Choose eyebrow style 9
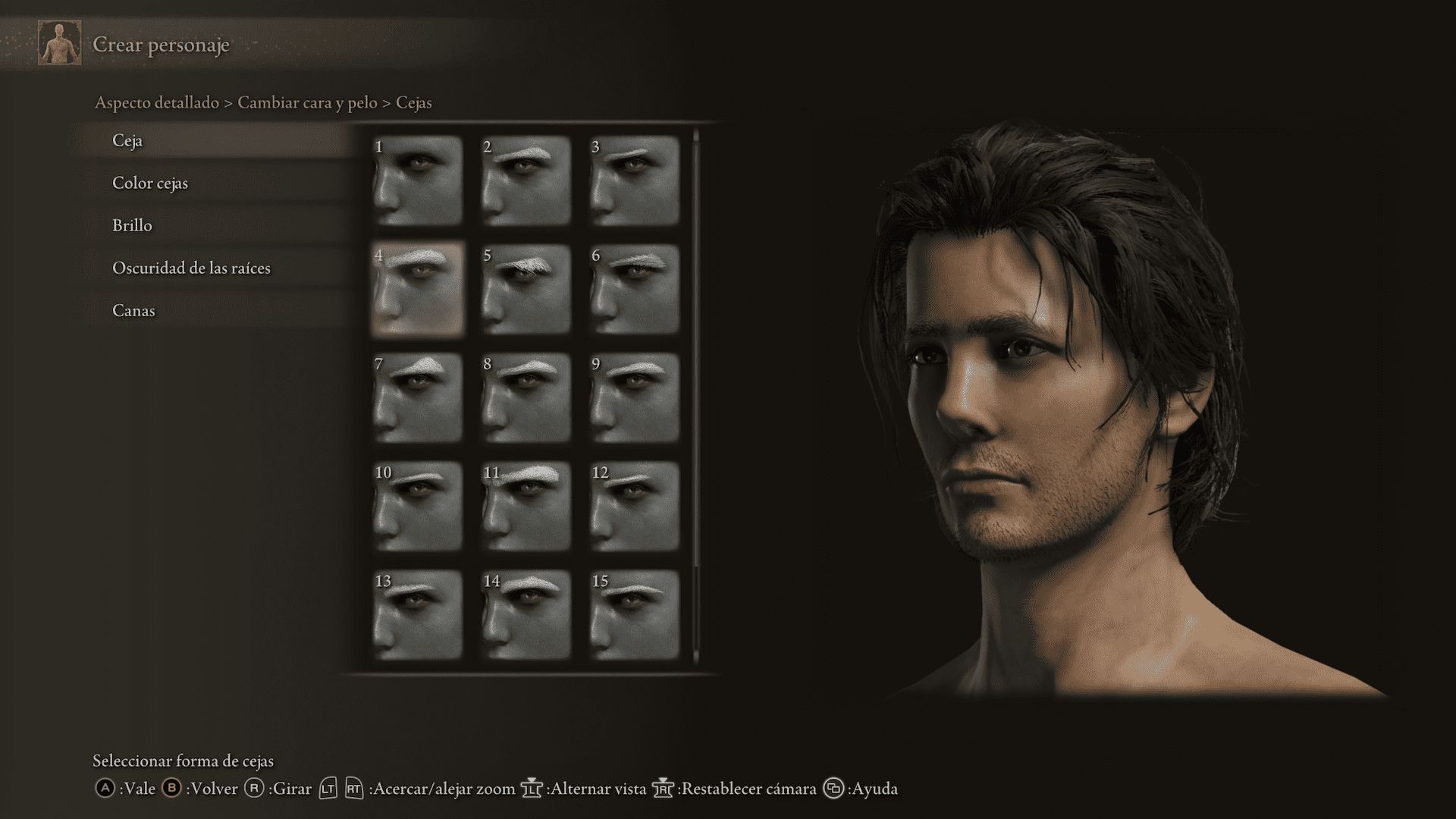This screenshot has height=819, width=1456. coord(634,397)
